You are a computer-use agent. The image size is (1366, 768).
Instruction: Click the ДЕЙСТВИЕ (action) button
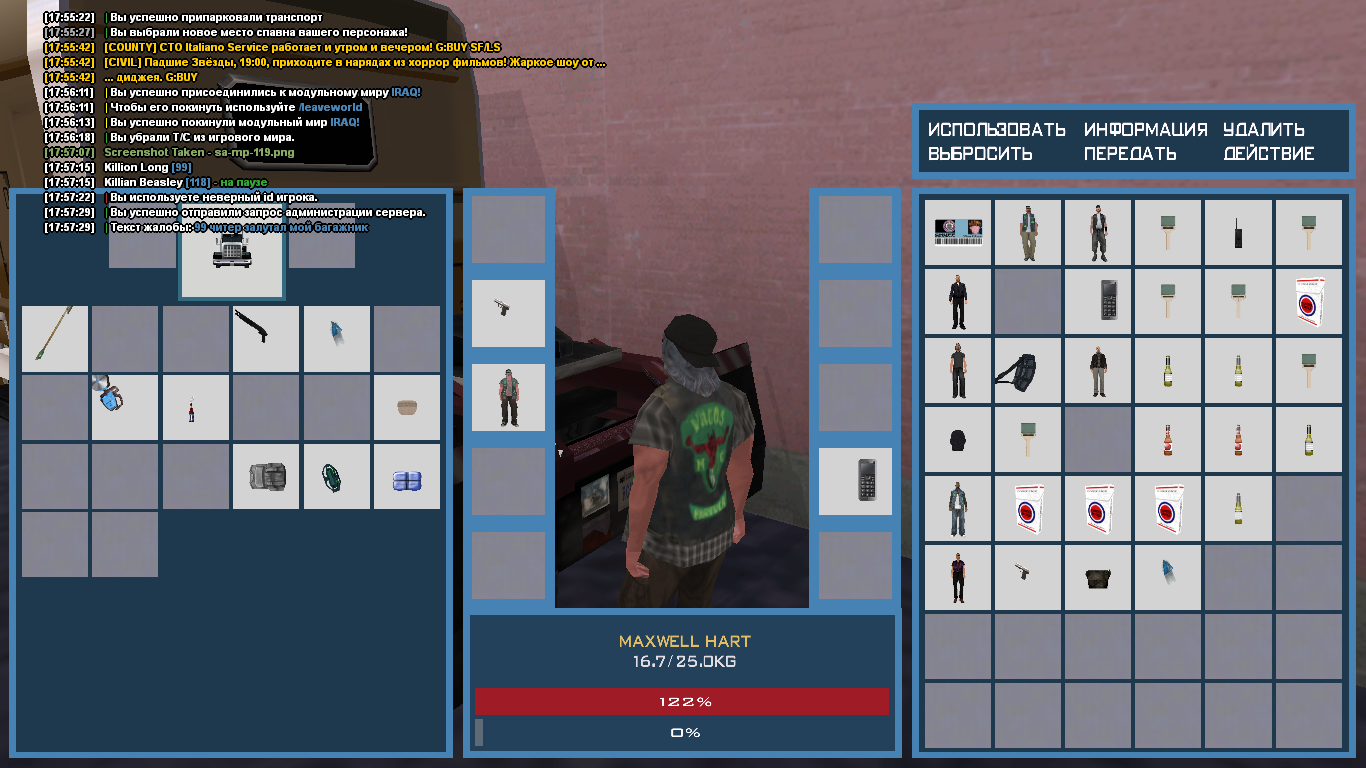pos(1269,154)
